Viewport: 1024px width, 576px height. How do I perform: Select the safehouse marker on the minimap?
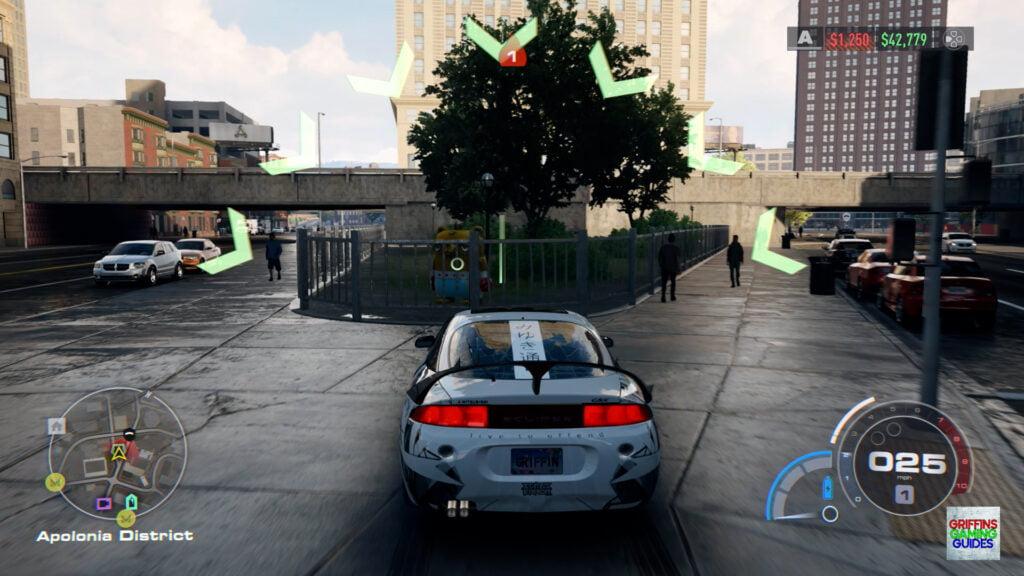pos(56,425)
